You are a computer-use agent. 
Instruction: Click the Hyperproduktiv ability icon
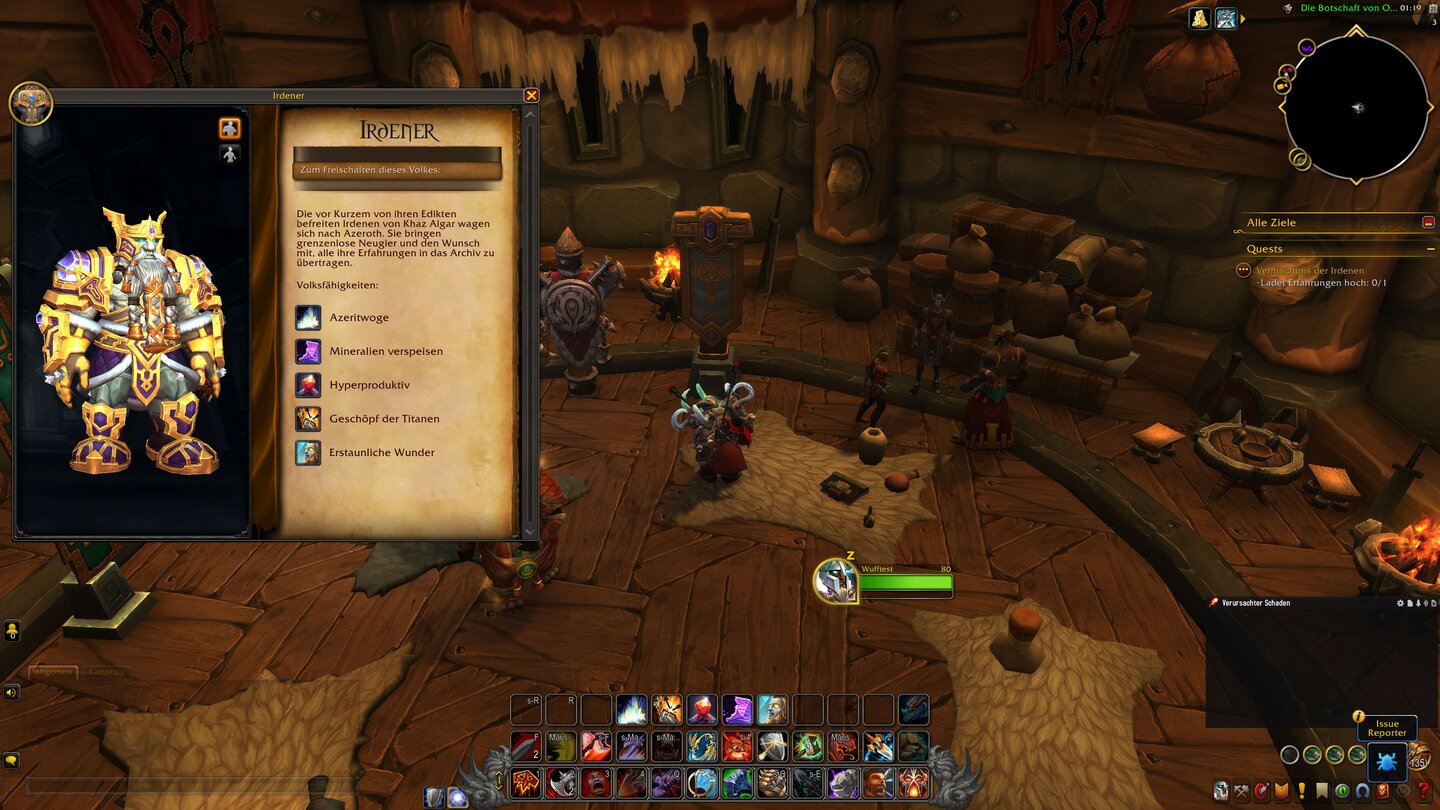[x=307, y=385]
